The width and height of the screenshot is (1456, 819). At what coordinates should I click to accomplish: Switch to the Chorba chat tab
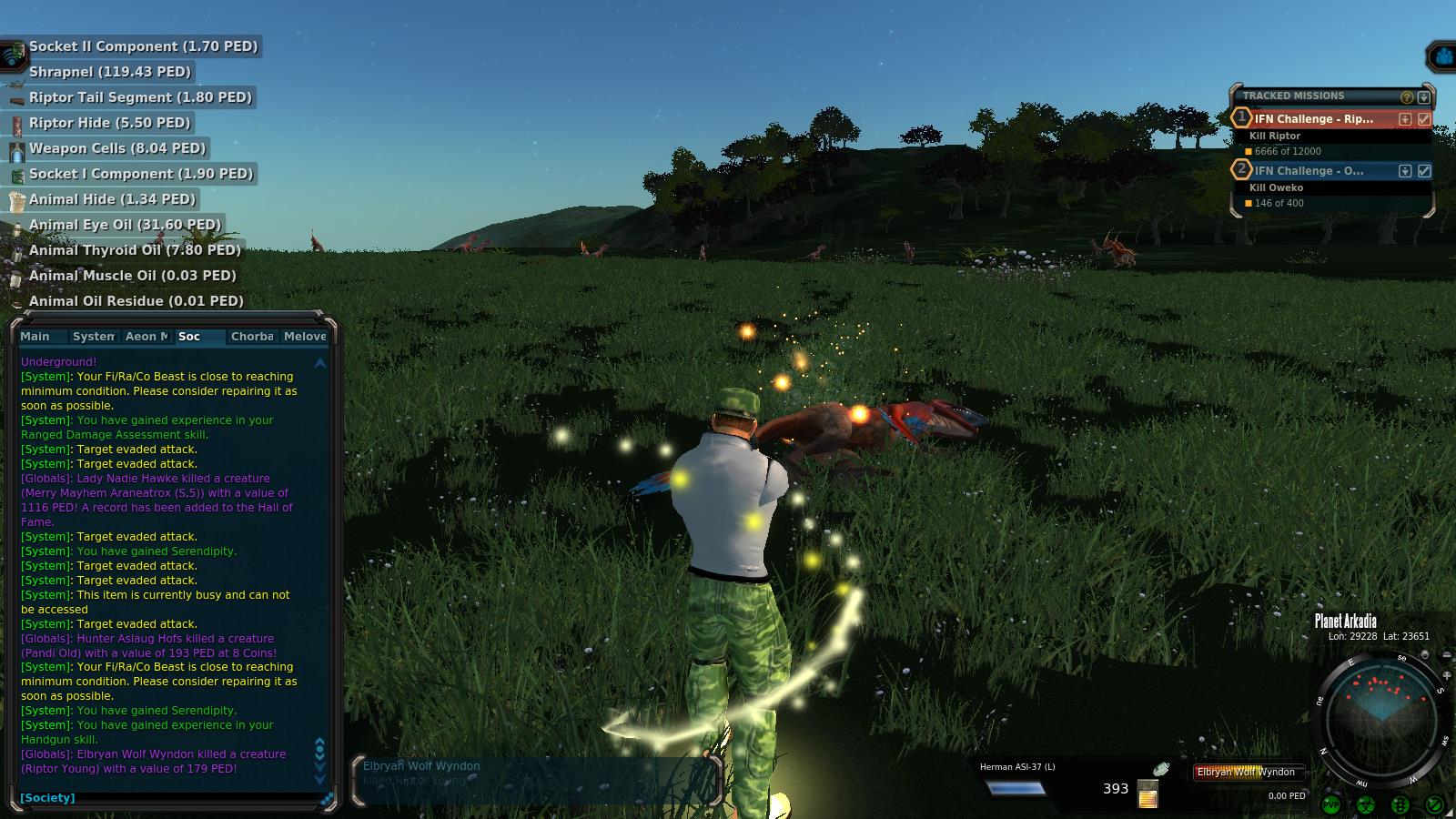coord(252,337)
